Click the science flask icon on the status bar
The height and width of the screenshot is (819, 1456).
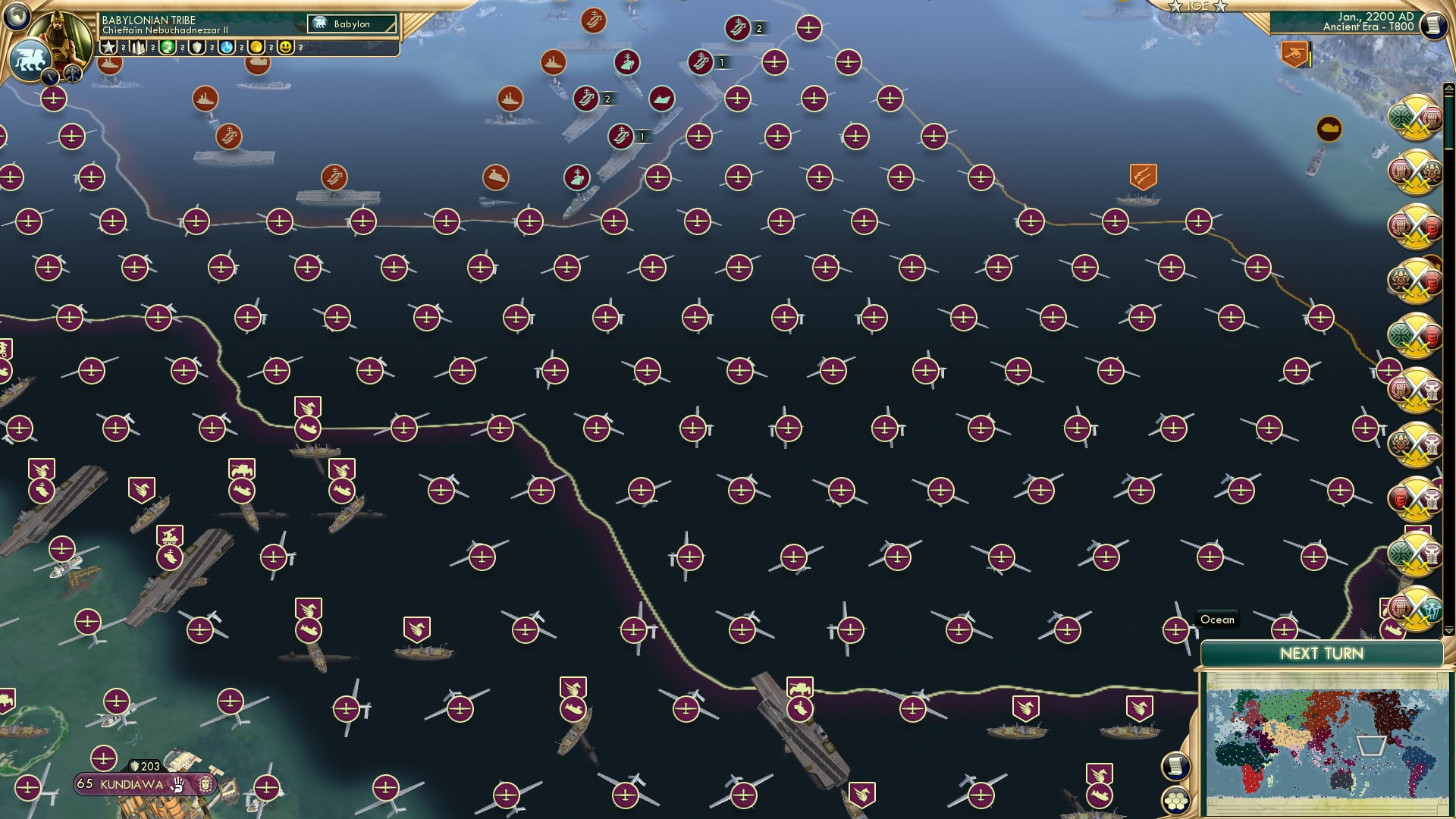(x=226, y=47)
